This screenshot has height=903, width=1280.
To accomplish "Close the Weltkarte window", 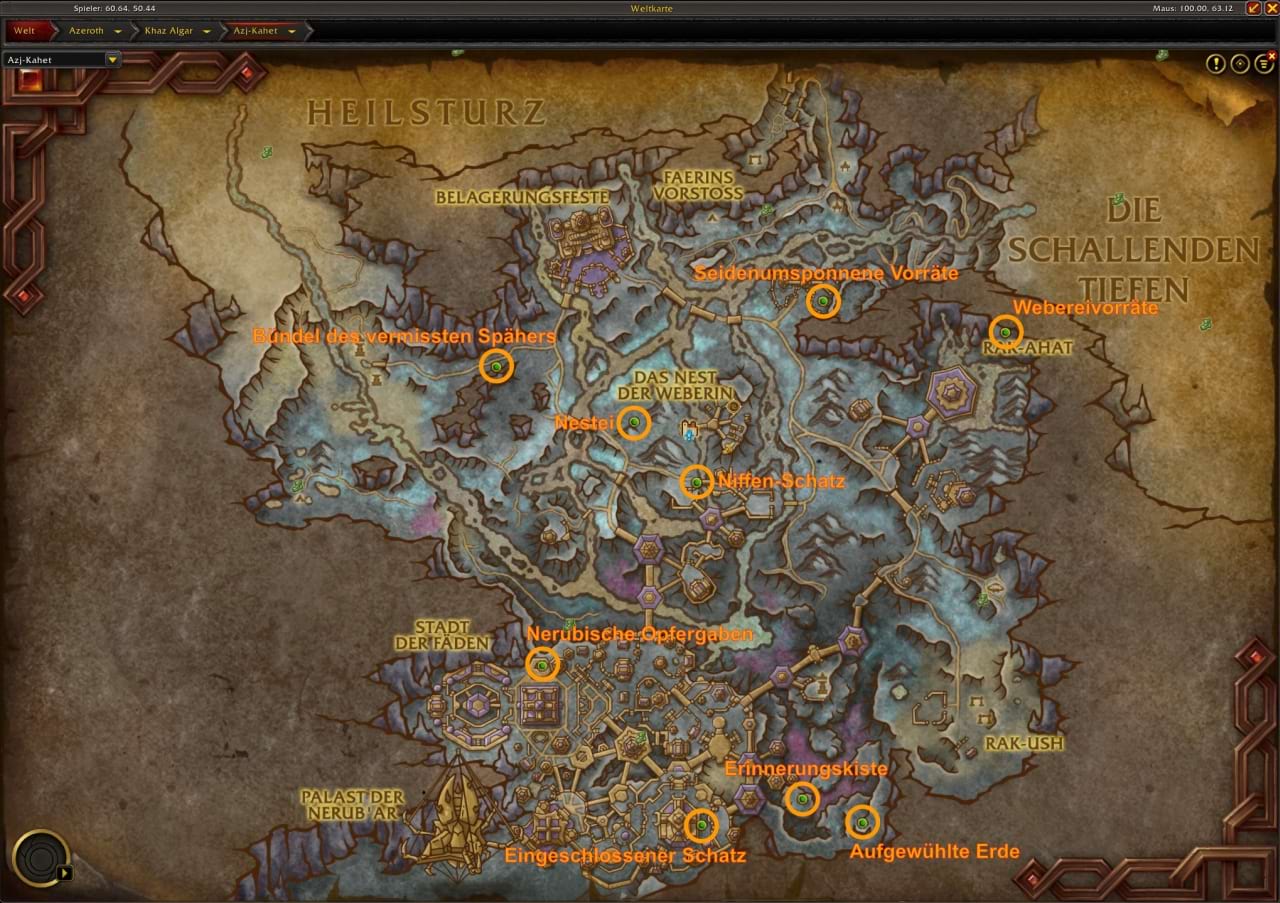I will point(1271,8).
